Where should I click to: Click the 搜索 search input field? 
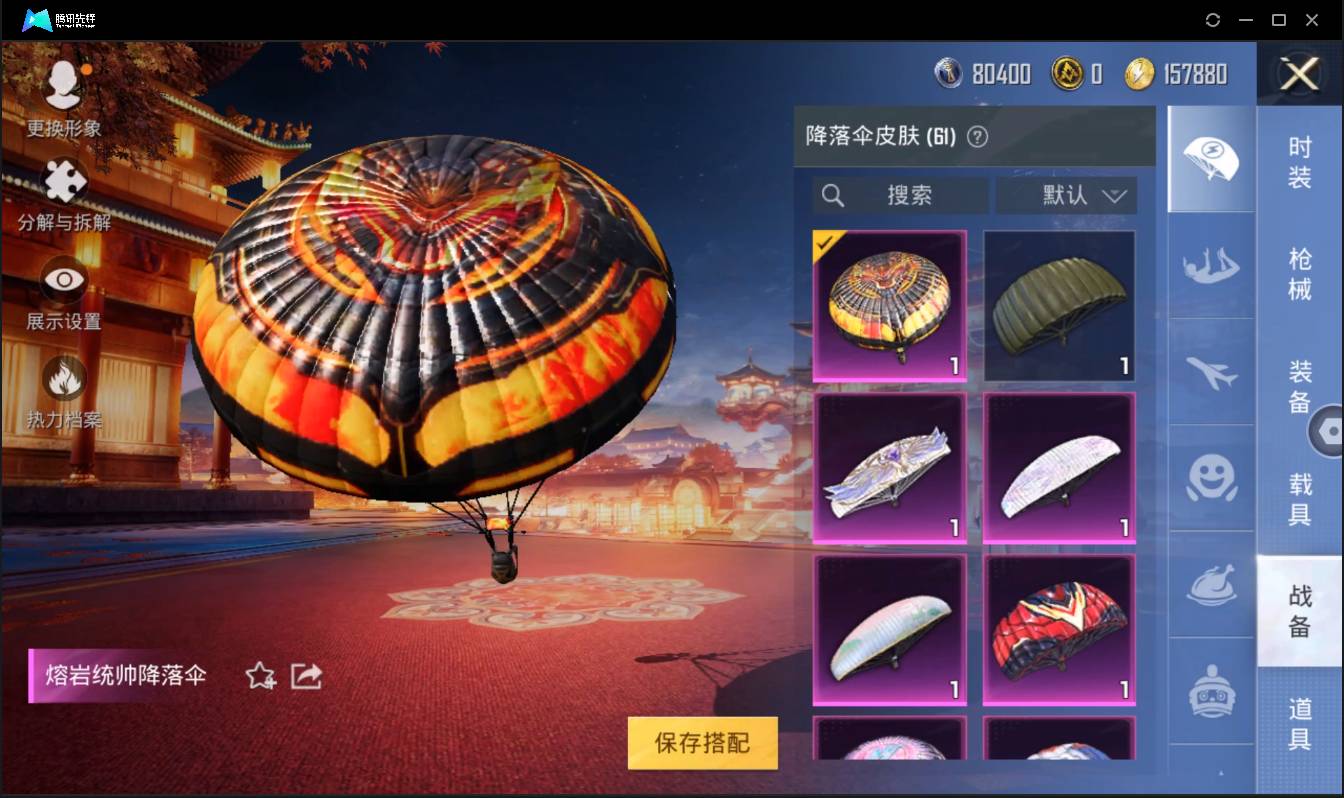(x=900, y=195)
